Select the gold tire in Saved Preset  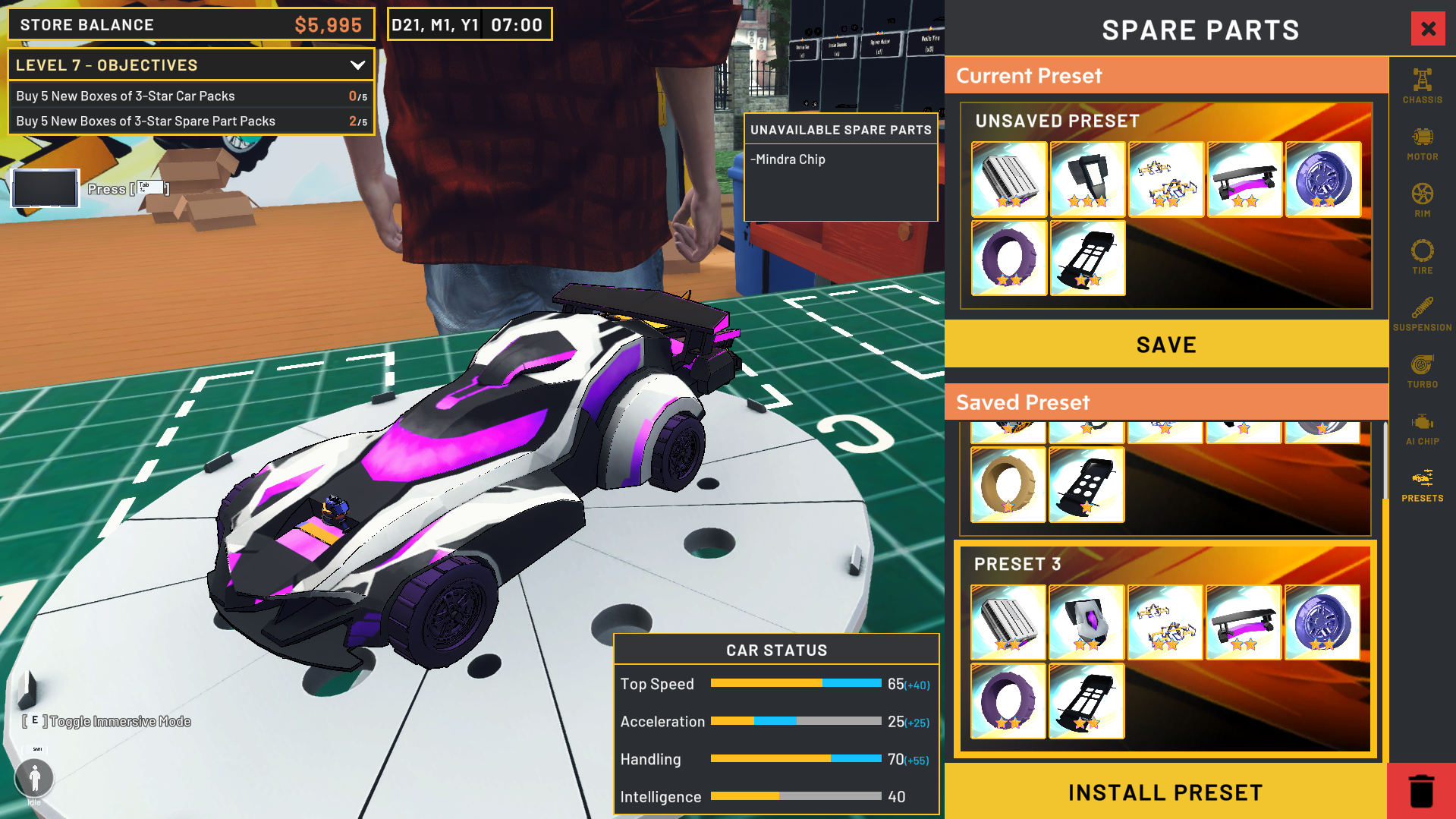tap(1008, 485)
